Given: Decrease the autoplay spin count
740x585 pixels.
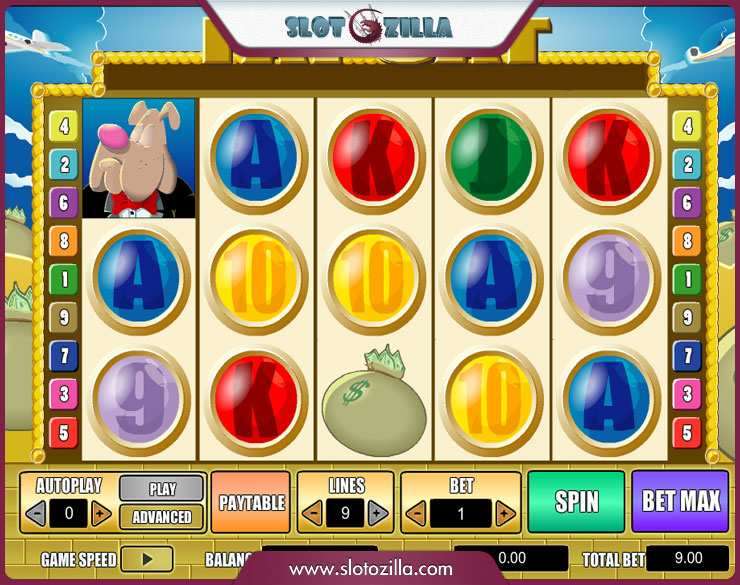Looking at the screenshot, I should tap(35, 514).
